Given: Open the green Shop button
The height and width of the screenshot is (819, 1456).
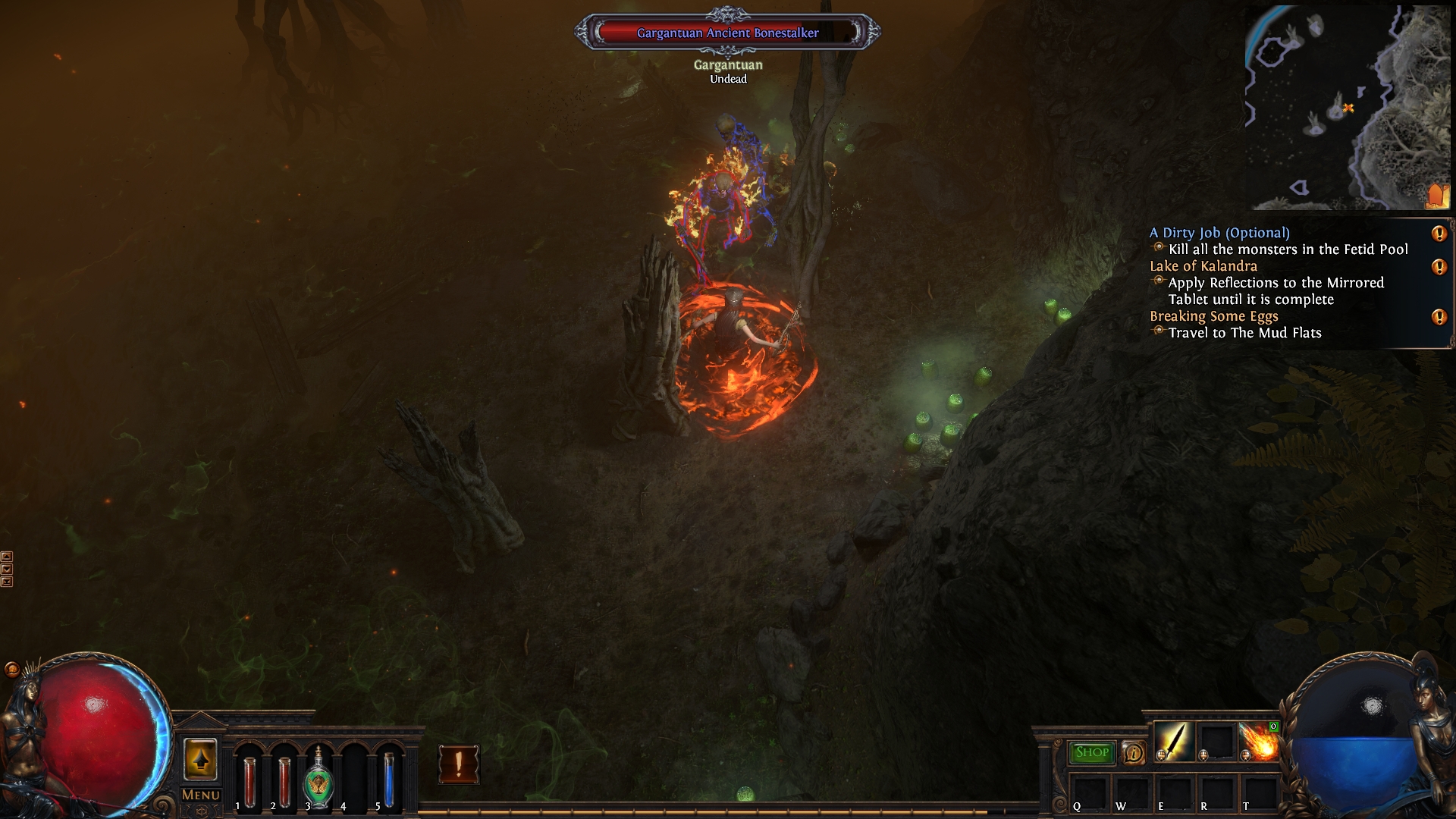Looking at the screenshot, I should [x=1092, y=752].
